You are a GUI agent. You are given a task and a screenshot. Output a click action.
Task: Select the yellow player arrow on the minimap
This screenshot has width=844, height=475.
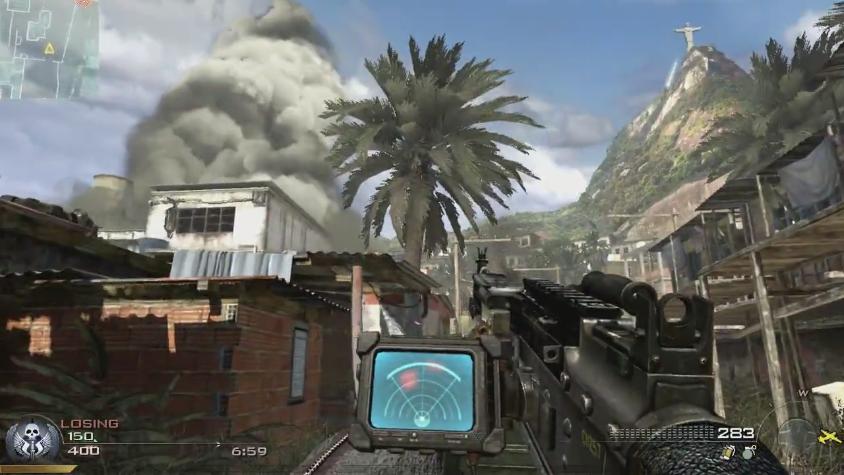48,48
